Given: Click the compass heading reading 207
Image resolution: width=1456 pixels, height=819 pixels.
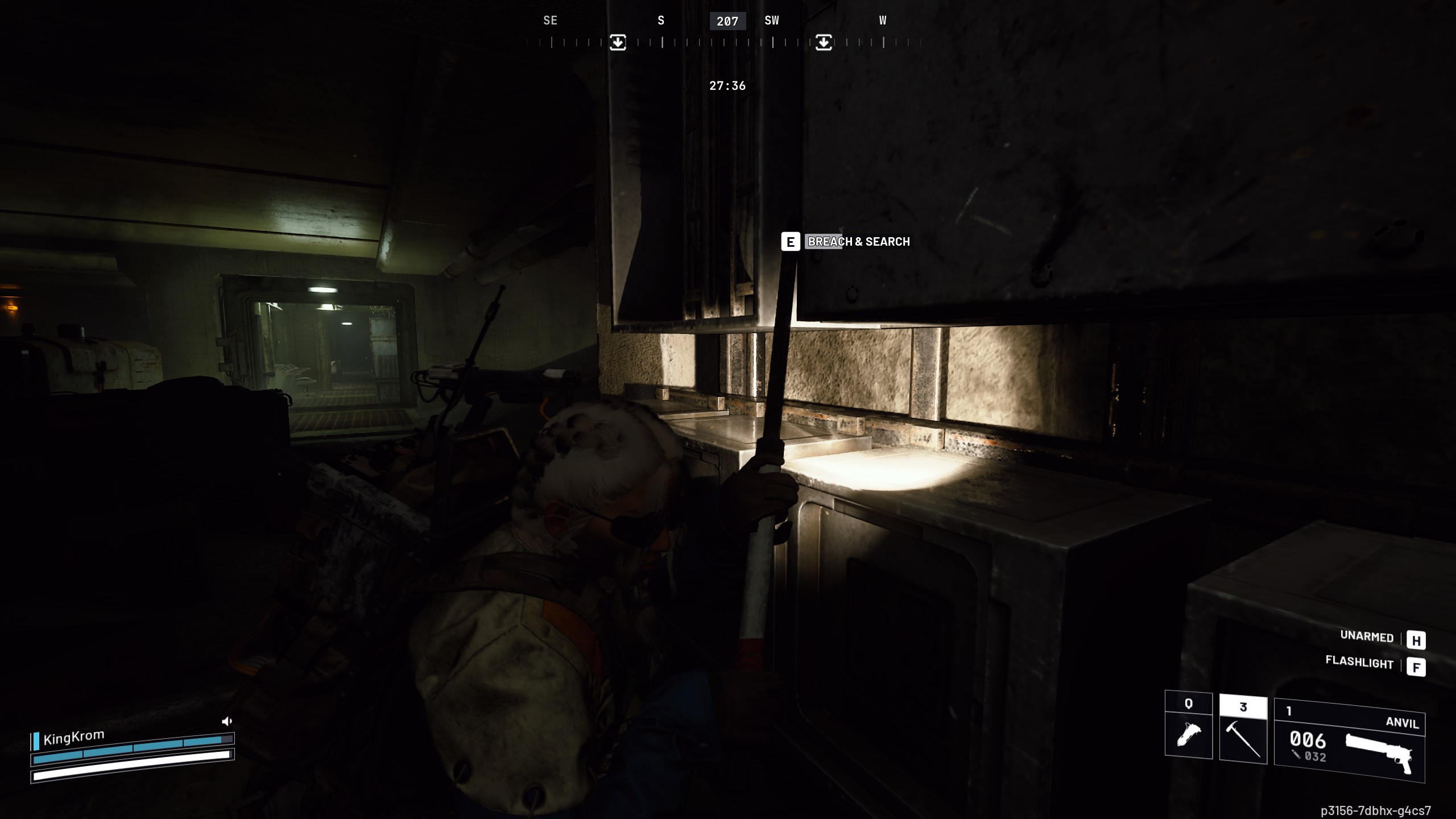Looking at the screenshot, I should (727, 21).
